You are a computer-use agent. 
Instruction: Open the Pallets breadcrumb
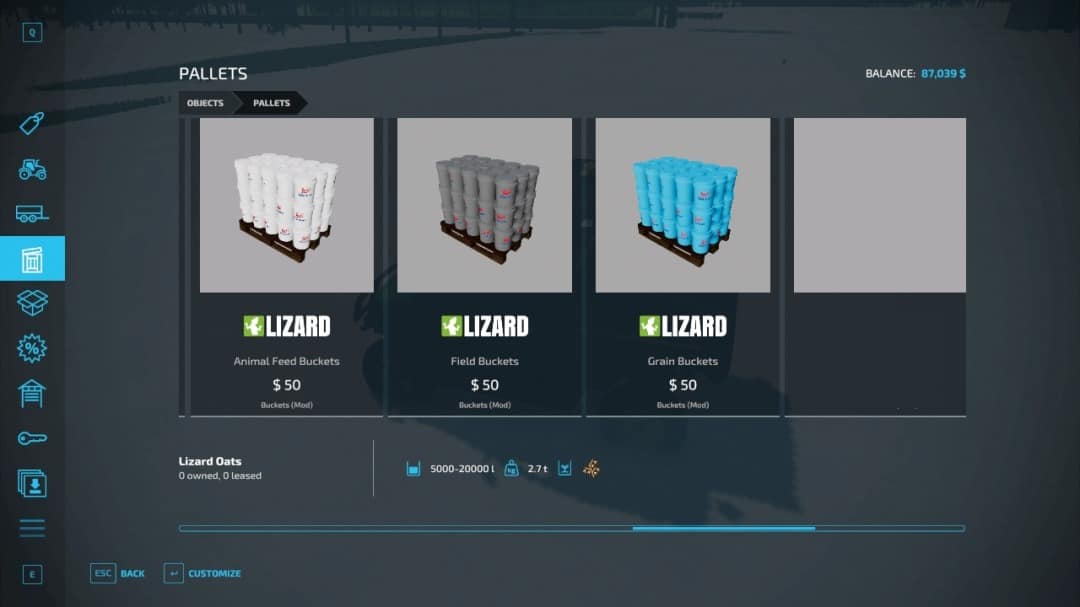271,103
